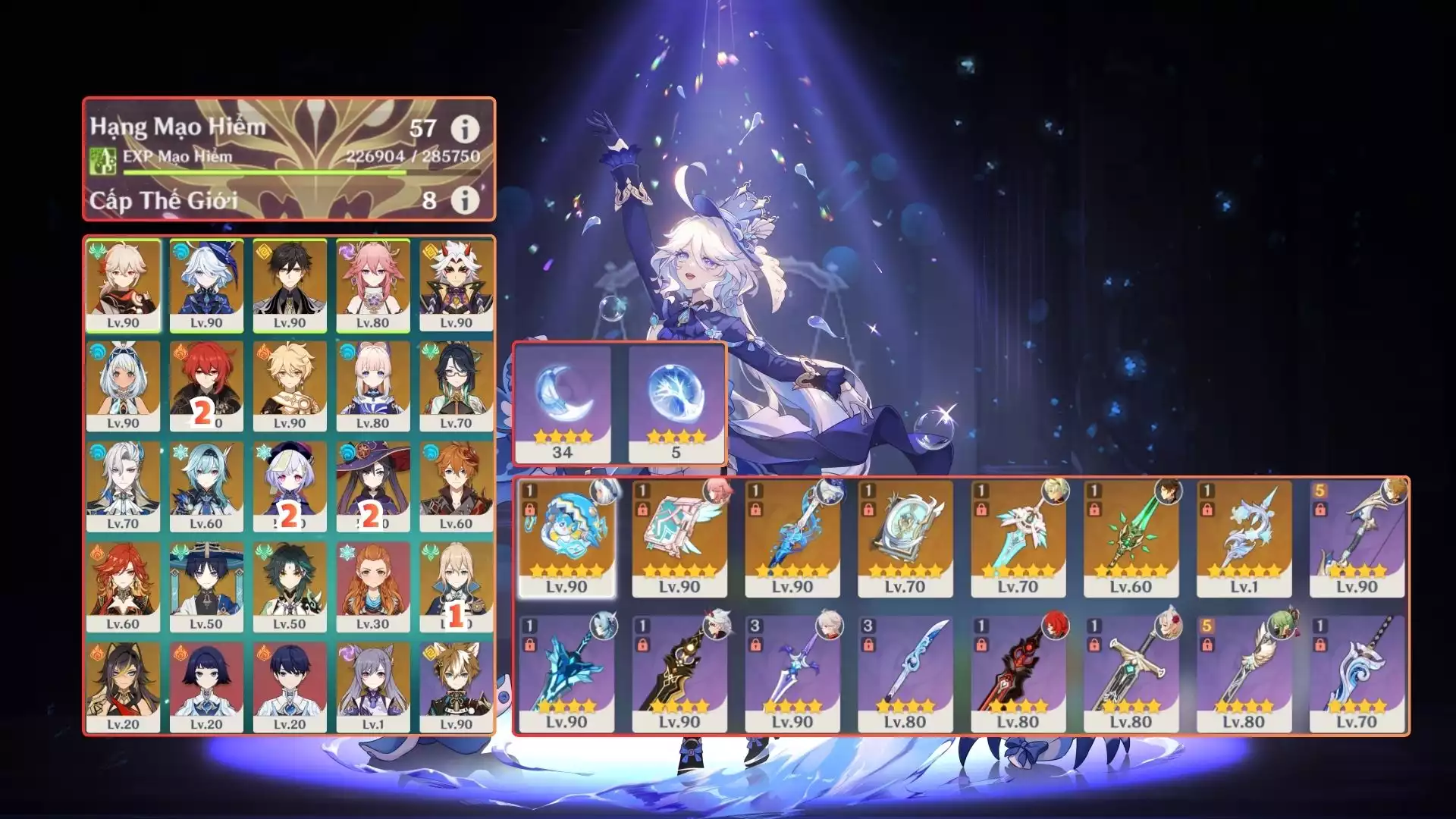1456x819 pixels.
Task: Pick the Wanderer Lv.50 character tile
Action: (206, 587)
